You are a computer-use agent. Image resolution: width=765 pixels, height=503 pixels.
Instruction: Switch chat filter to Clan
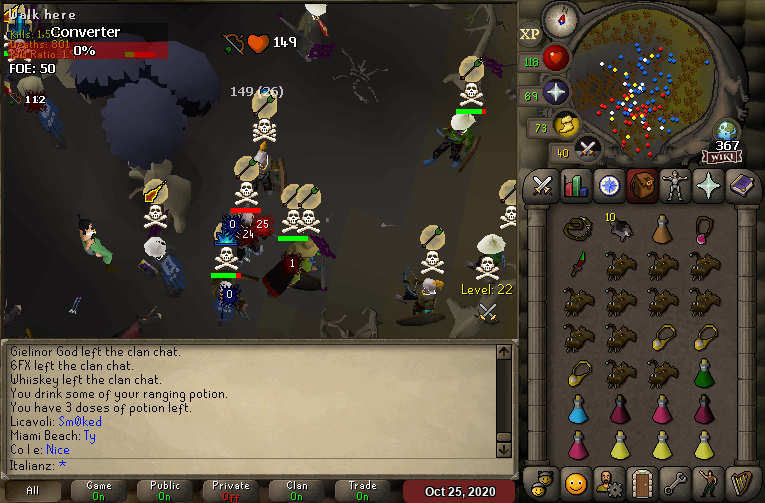point(297,491)
